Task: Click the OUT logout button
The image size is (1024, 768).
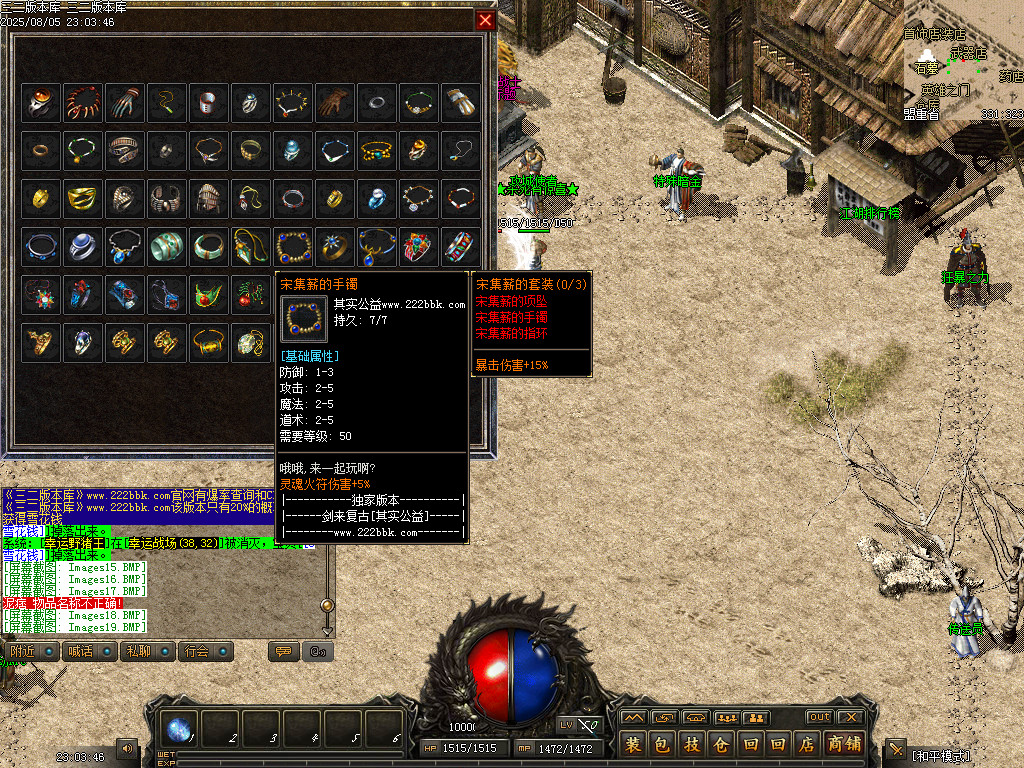Action: [819, 717]
